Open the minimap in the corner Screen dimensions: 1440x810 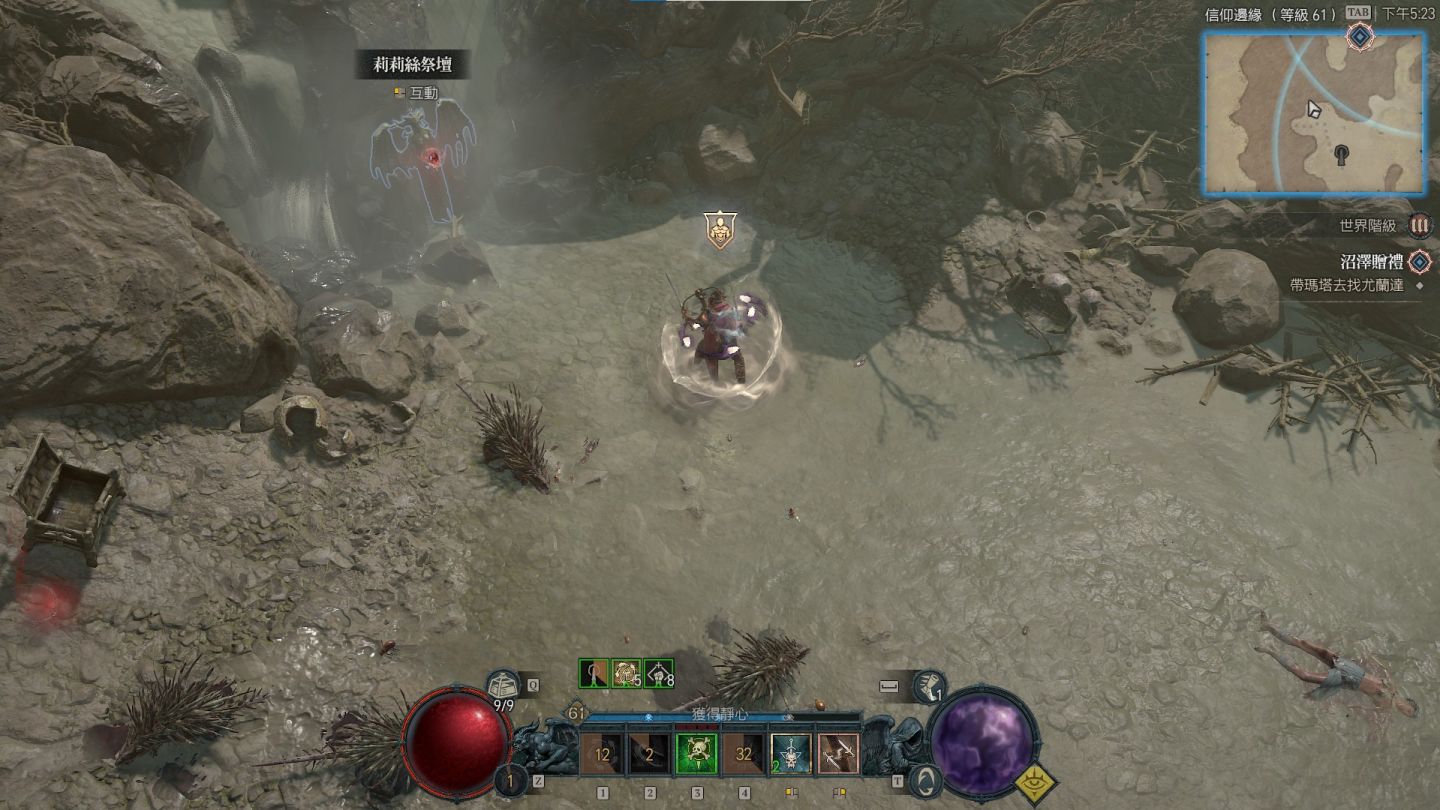[x=1313, y=112]
